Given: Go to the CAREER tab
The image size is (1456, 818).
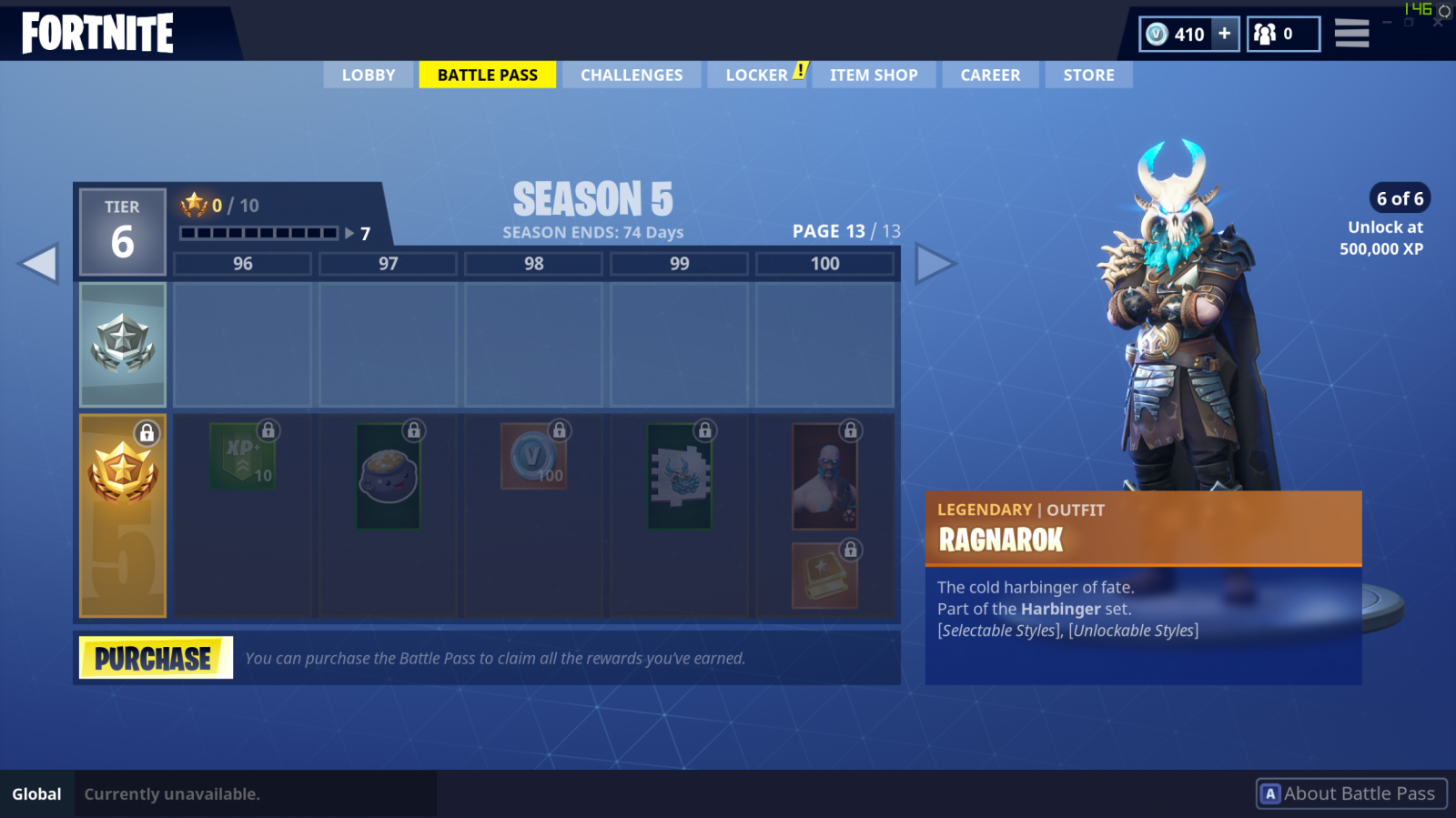Looking at the screenshot, I should coord(990,75).
